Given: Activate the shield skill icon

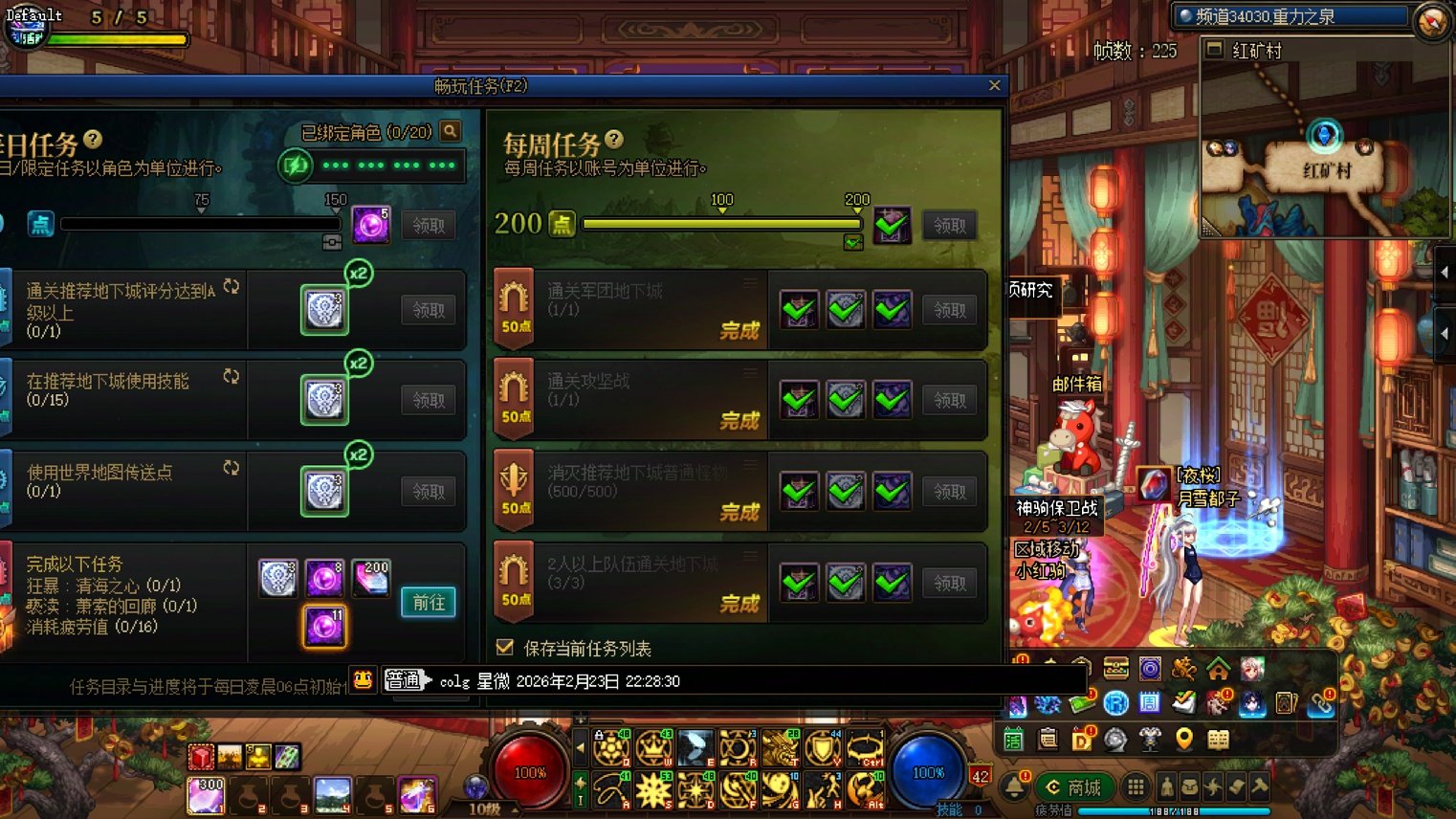Looking at the screenshot, I should pos(822,748).
